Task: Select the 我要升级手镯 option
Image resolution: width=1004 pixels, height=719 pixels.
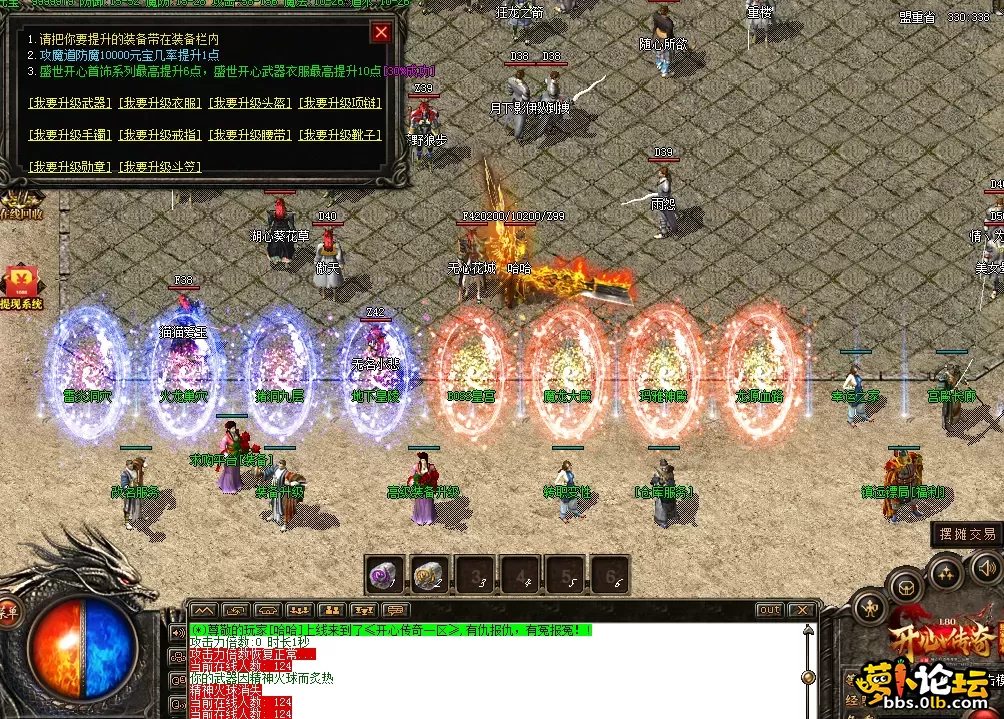Action: [70, 134]
